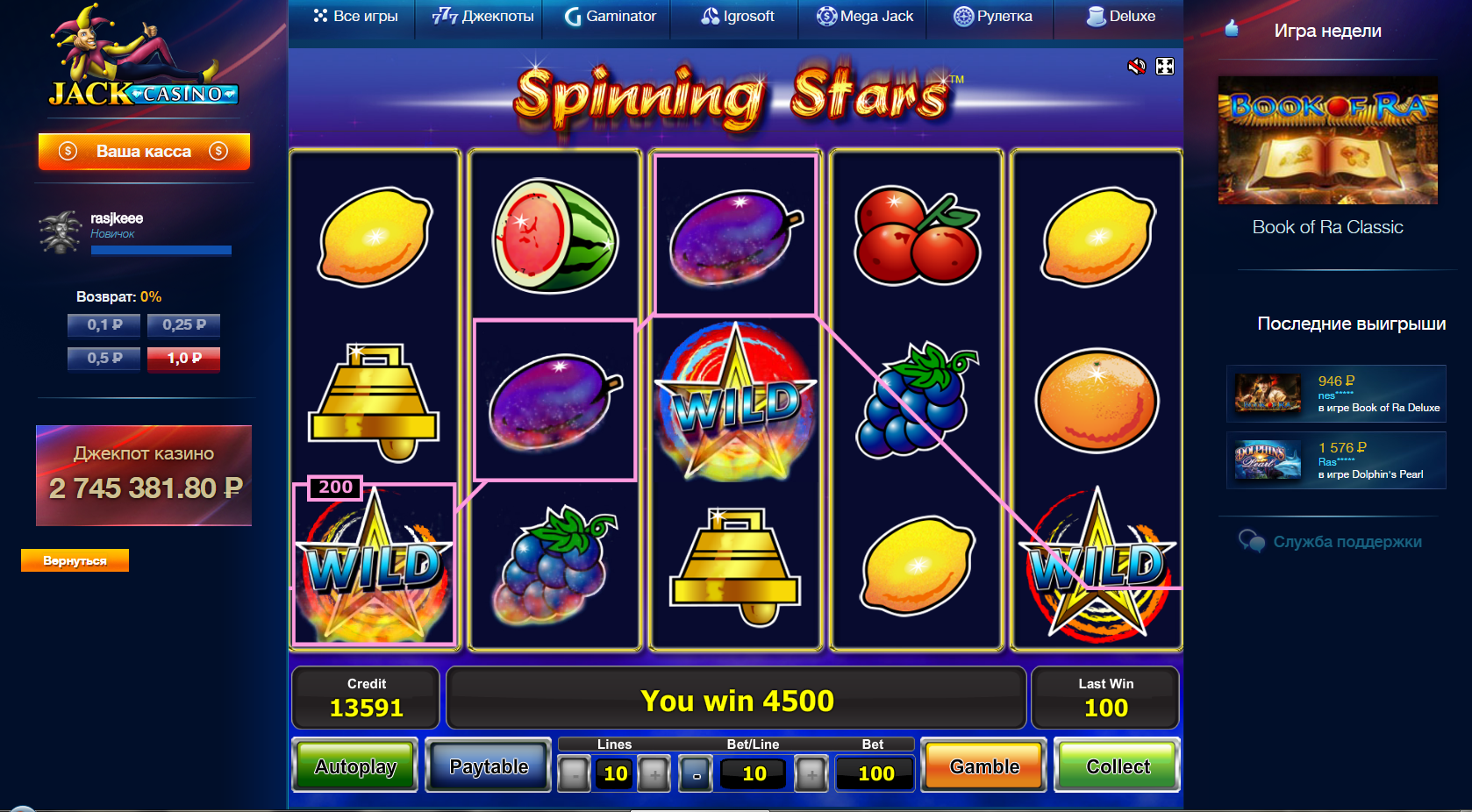The image size is (1472, 812).
Task: Show Все игры category
Action: tap(355, 16)
